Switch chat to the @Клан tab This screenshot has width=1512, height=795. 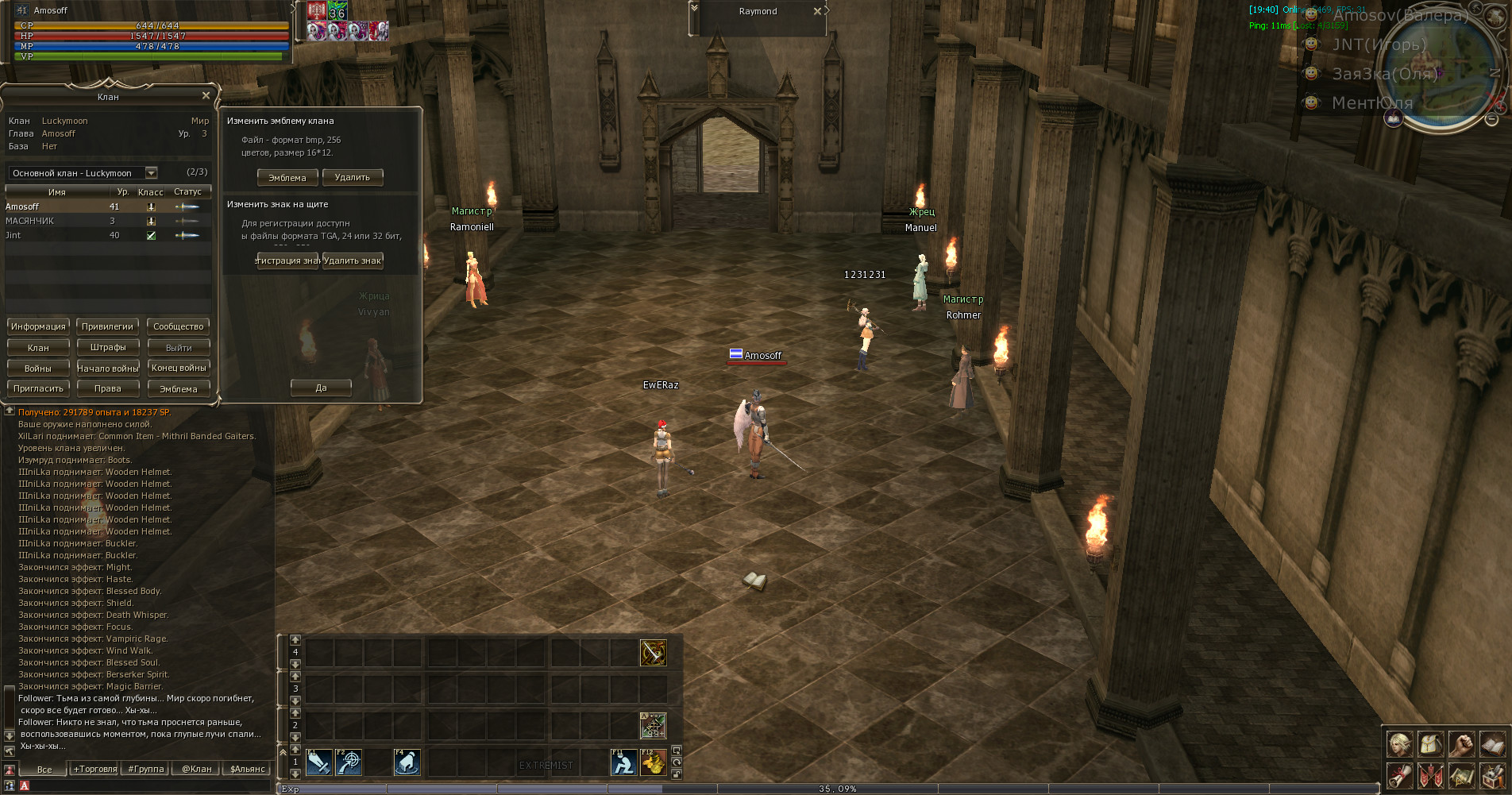tap(197, 769)
